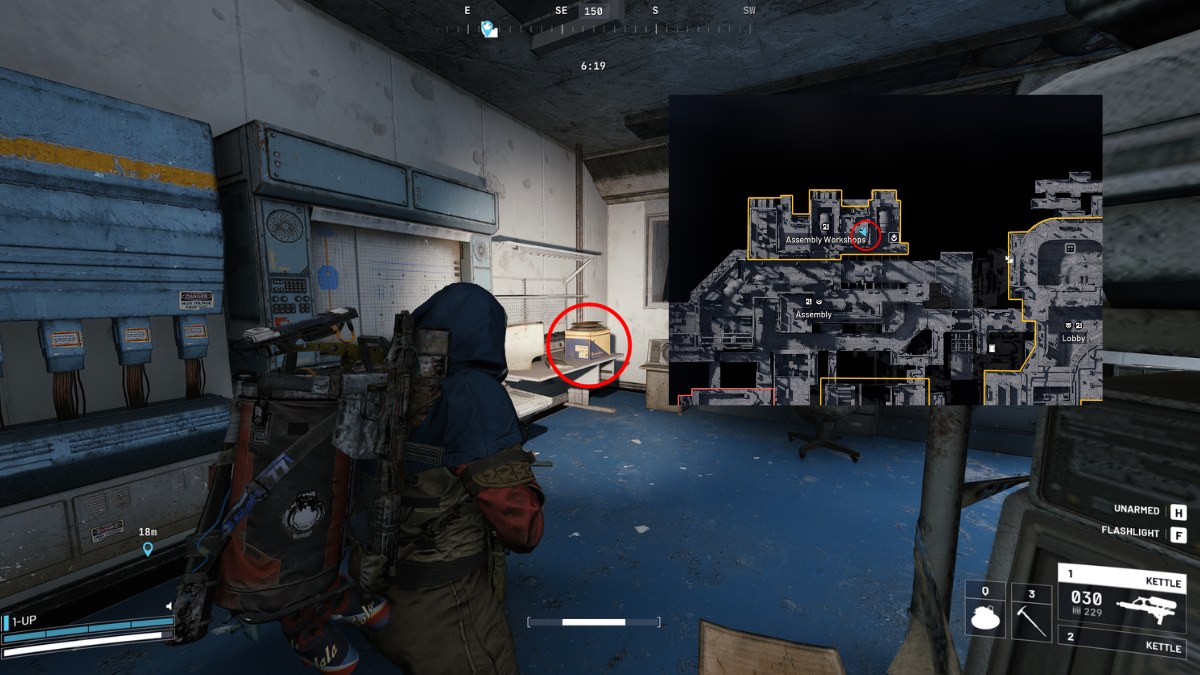The width and height of the screenshot is (1200, 675).
Task: Click the blue player arrow on map
Action: pyautogui.click(x=862, y=232)
